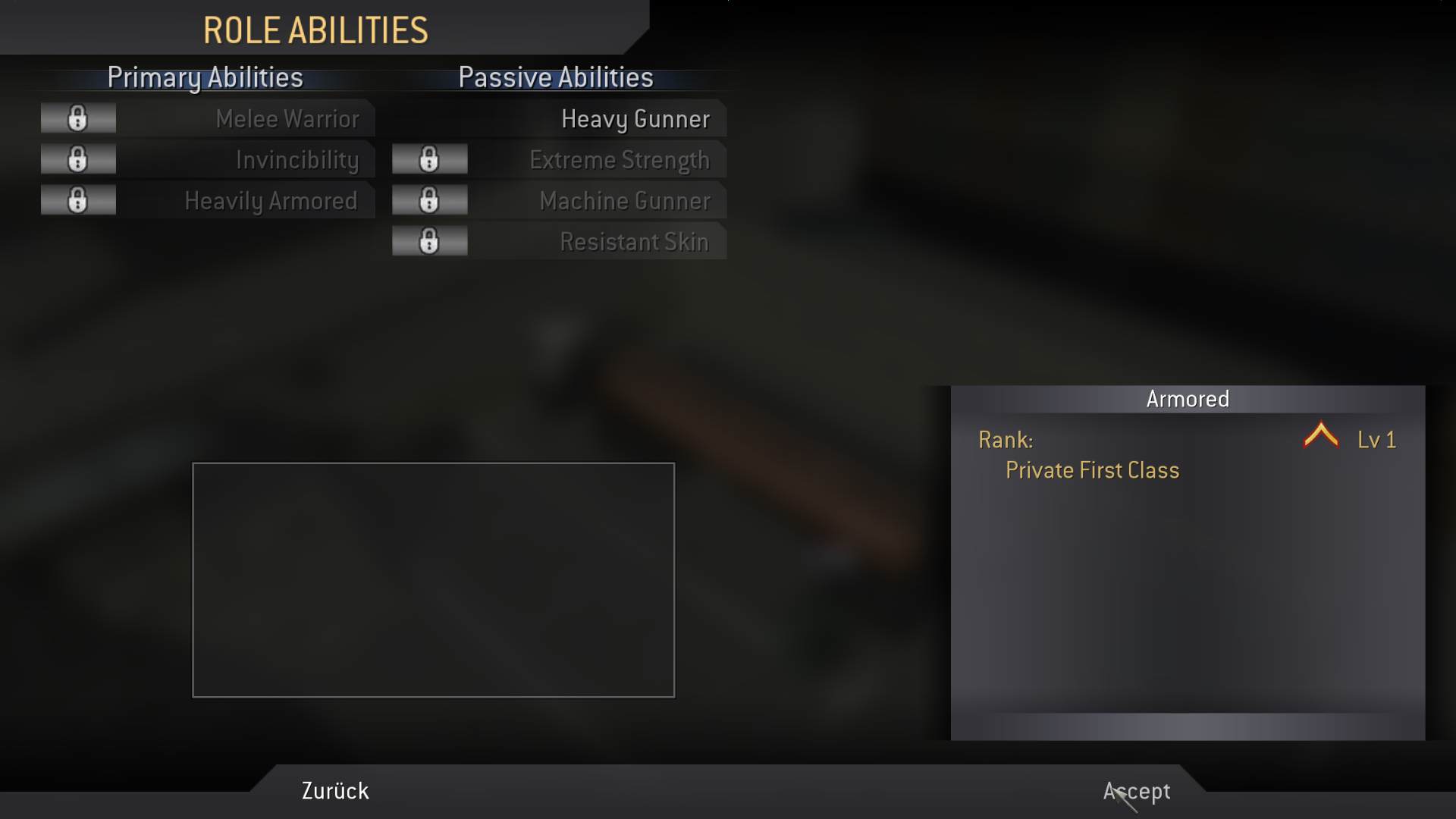Go back with the Zurück button
1456x819 pixels.
click(335, 791)
